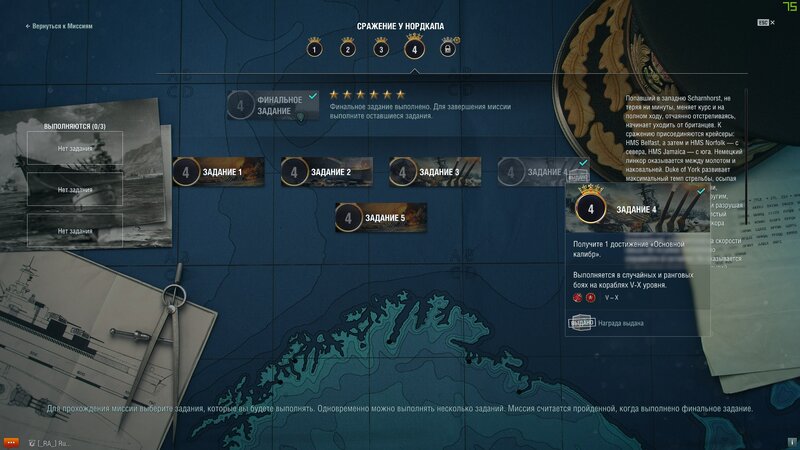The width and height of the screenshot is (800, 450).
Task: Open mission stage 3
Action: 381,48
